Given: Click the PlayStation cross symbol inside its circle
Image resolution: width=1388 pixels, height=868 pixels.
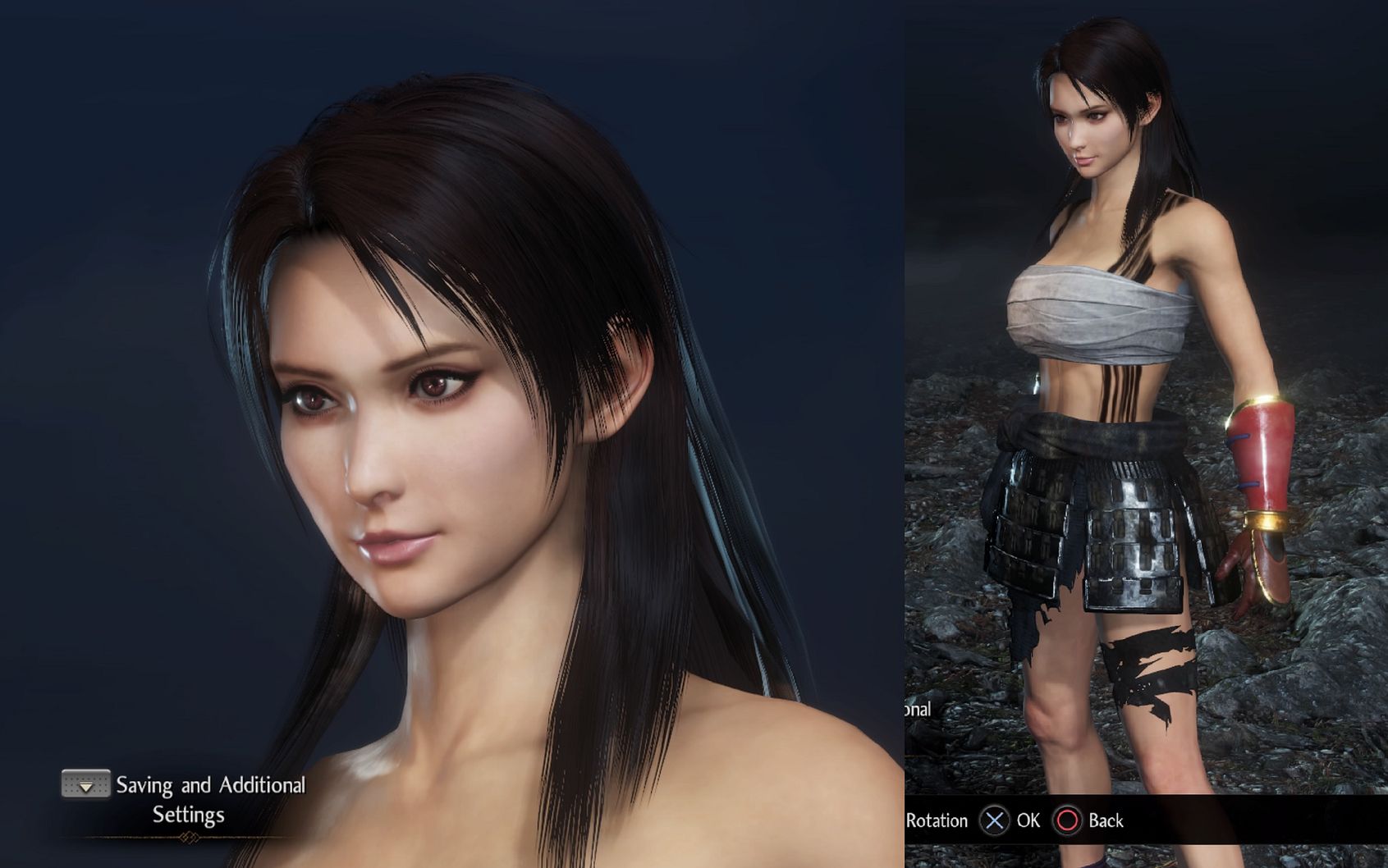Looking at the screenshot, I should tap(994, 821).
